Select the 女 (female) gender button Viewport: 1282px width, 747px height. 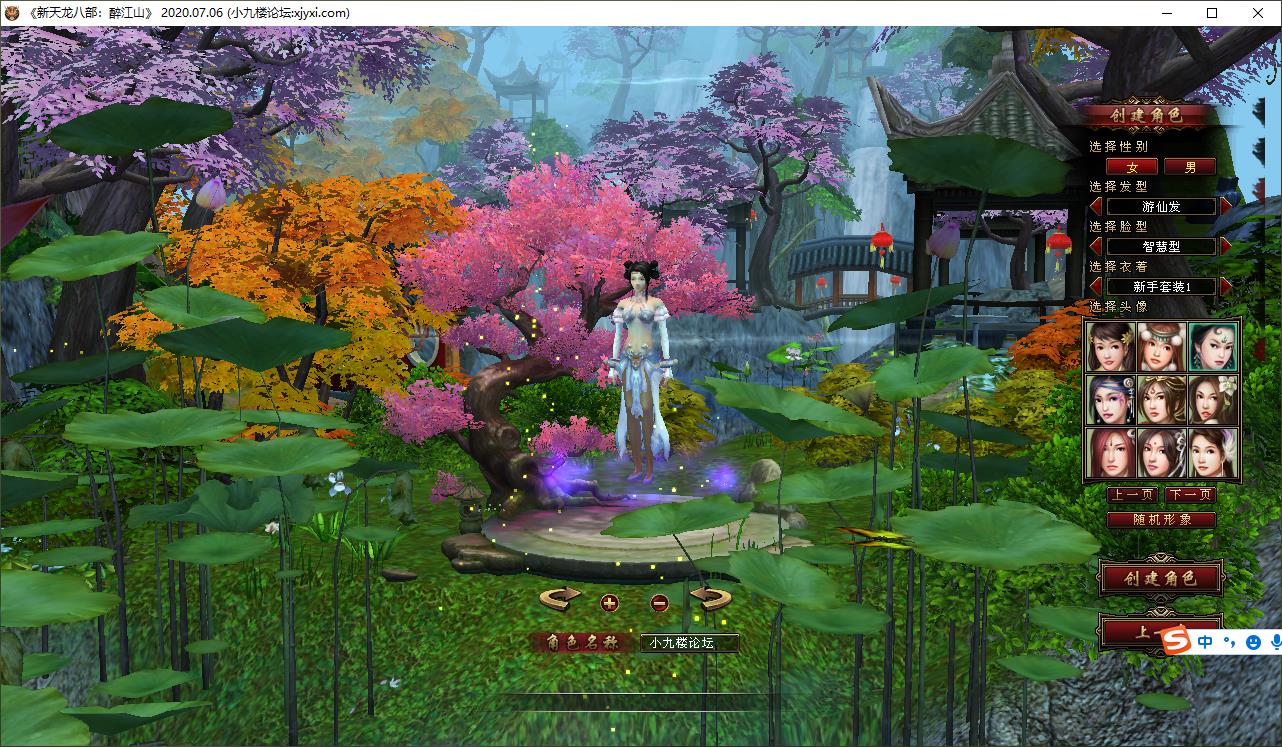click(1132, 167)
